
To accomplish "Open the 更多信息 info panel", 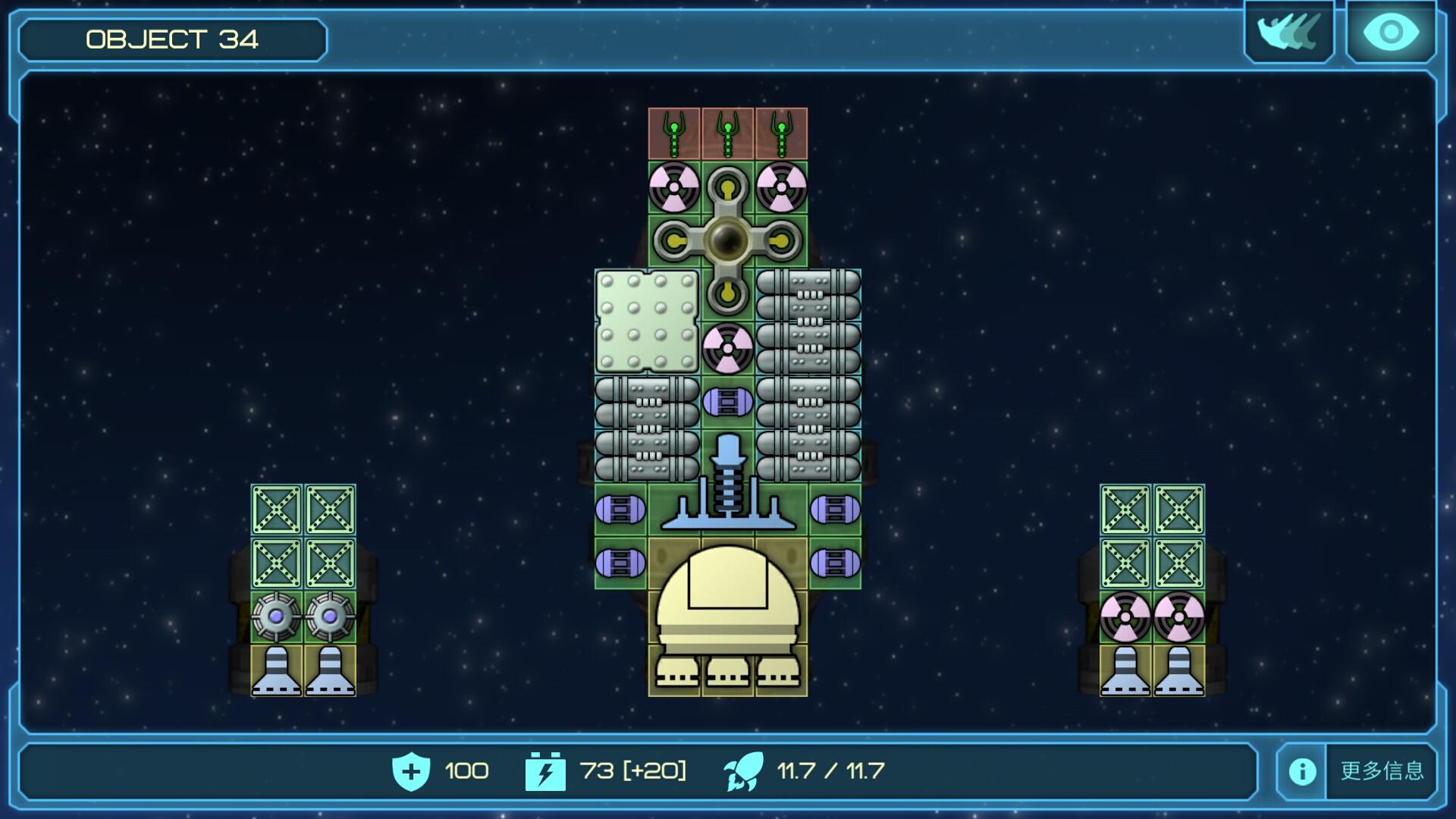I will tap(1357, 770).
